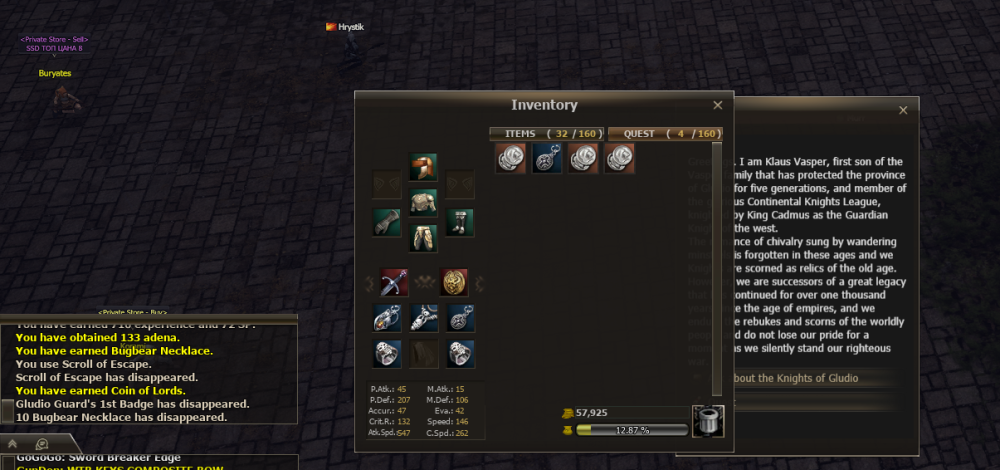Switch to the Items tab

[545, 133]
